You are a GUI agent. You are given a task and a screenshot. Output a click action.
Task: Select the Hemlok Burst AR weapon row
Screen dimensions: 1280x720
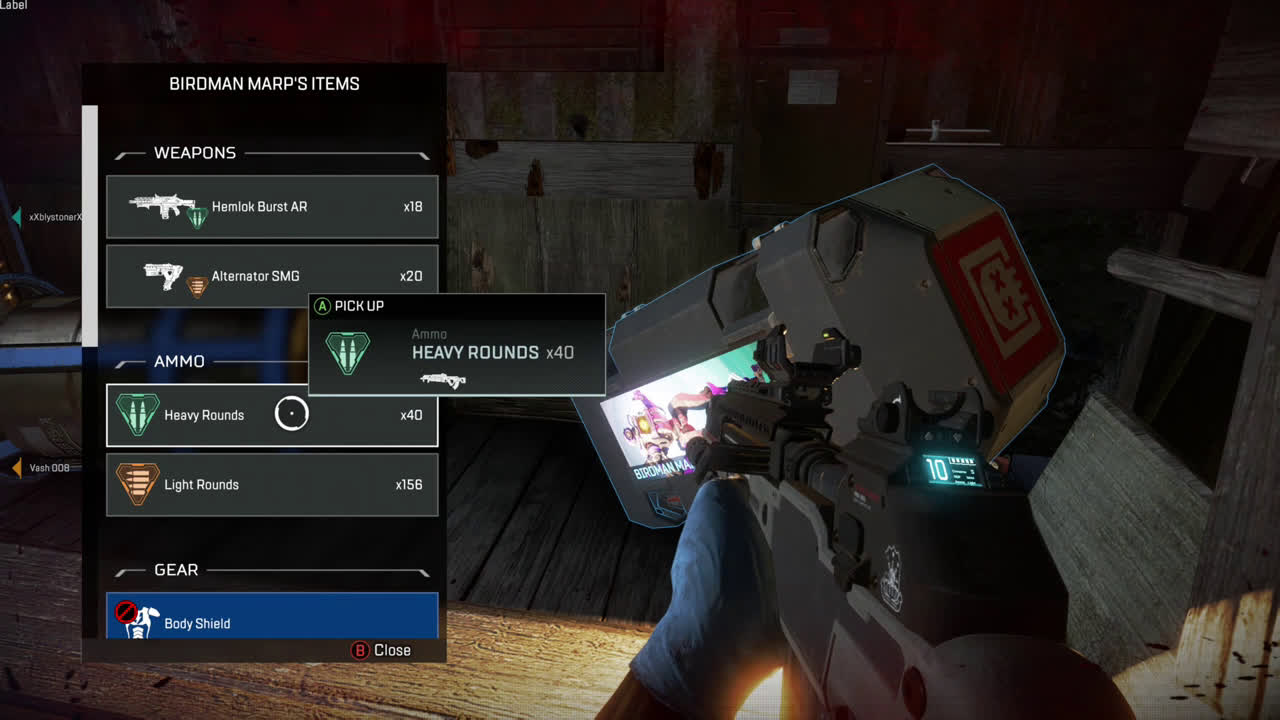(x=272, y=207)
